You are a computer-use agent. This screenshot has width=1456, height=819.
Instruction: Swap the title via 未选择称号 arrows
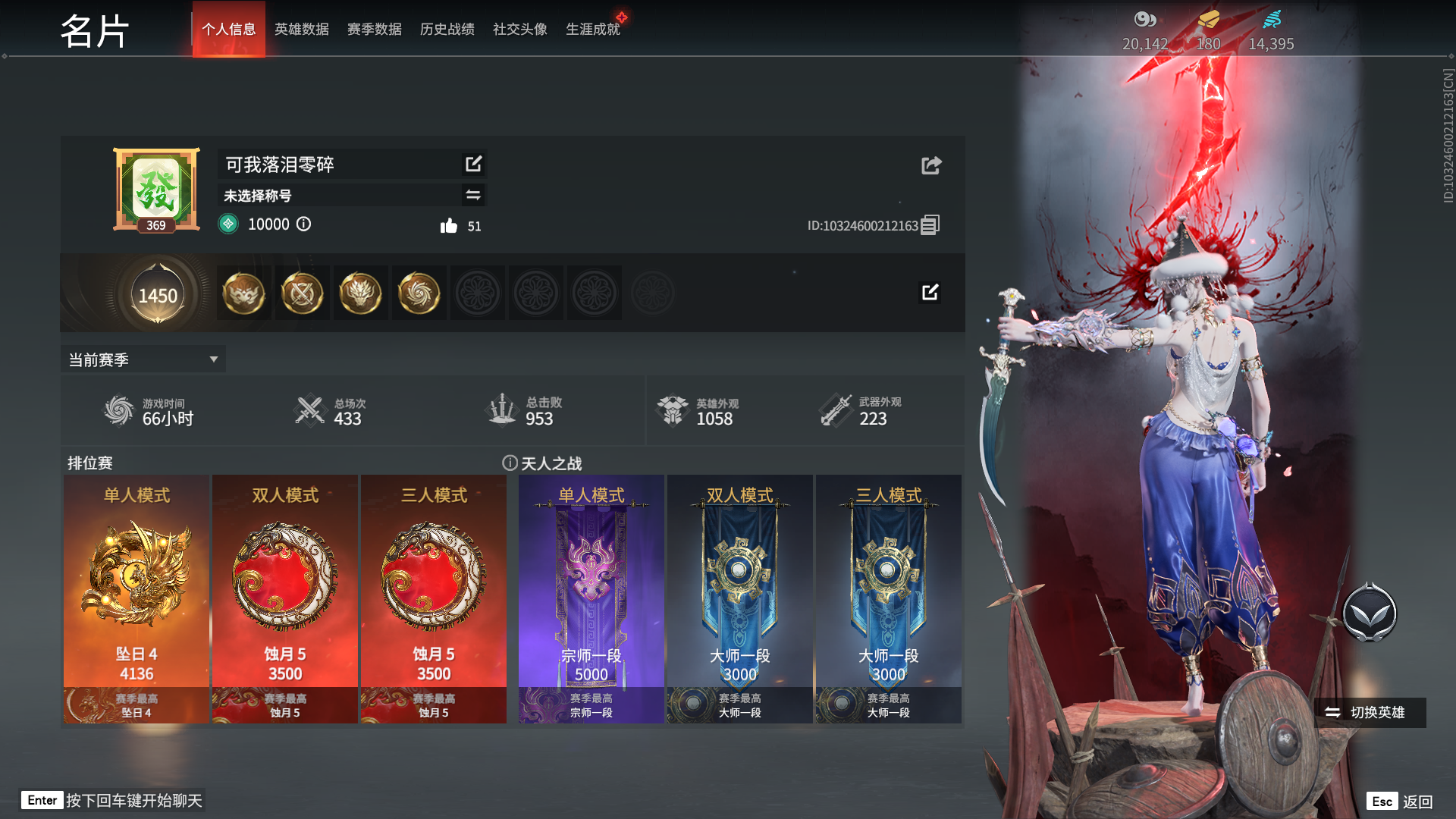point(473,195)
